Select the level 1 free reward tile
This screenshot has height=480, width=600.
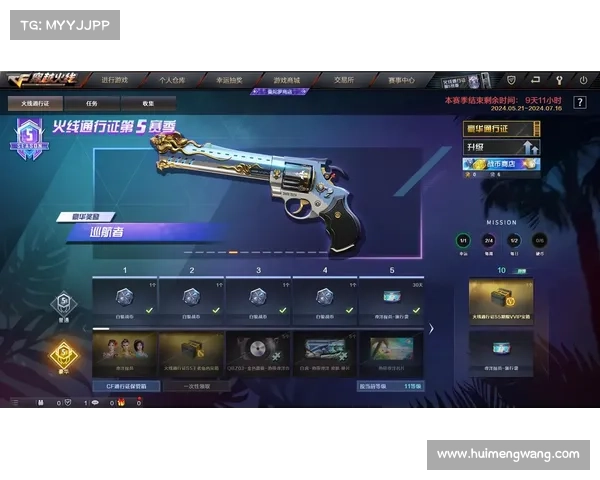point(125,298)
